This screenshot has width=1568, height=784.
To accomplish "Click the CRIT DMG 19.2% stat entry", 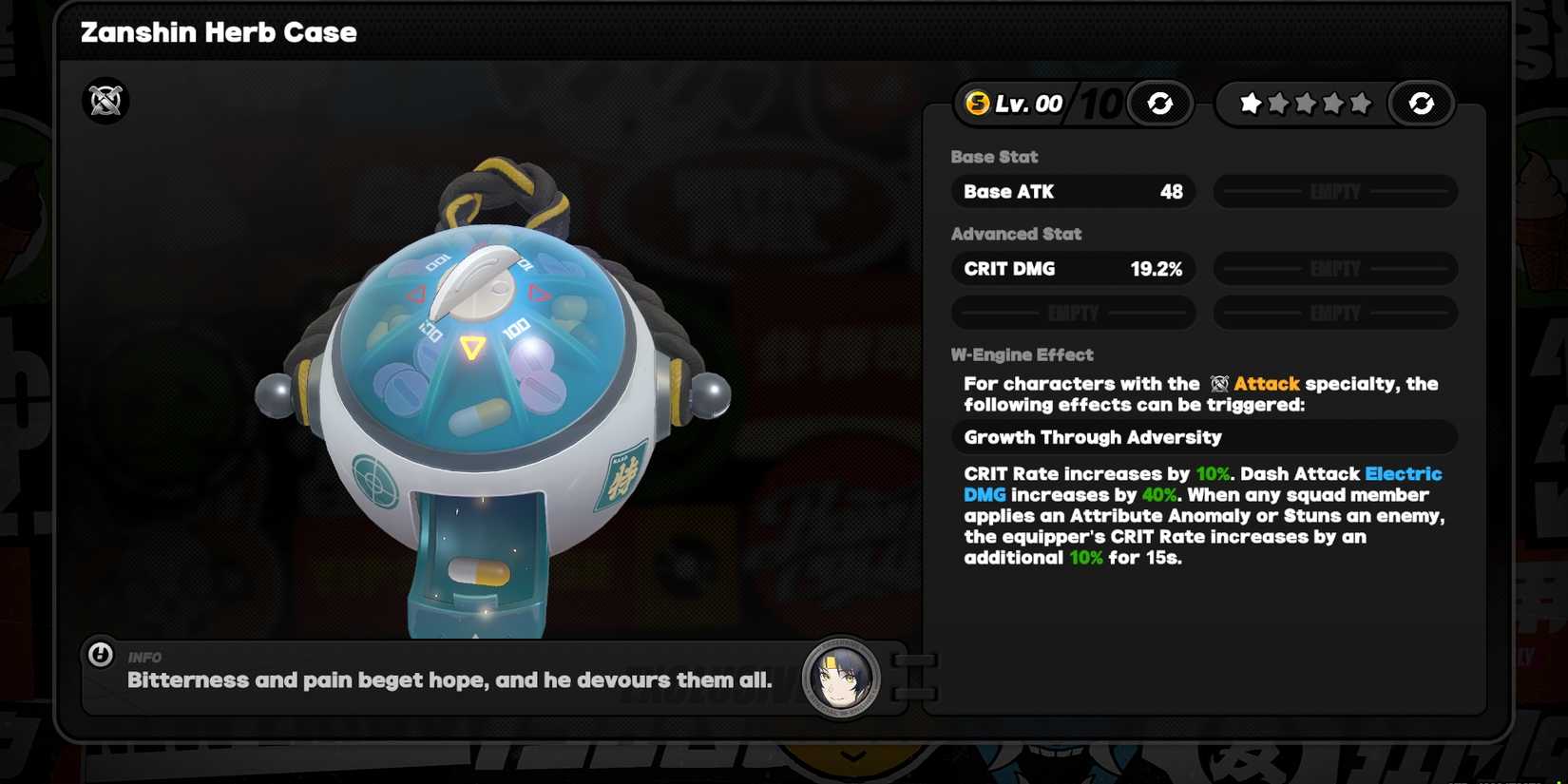I will (x=1073, y=269).
